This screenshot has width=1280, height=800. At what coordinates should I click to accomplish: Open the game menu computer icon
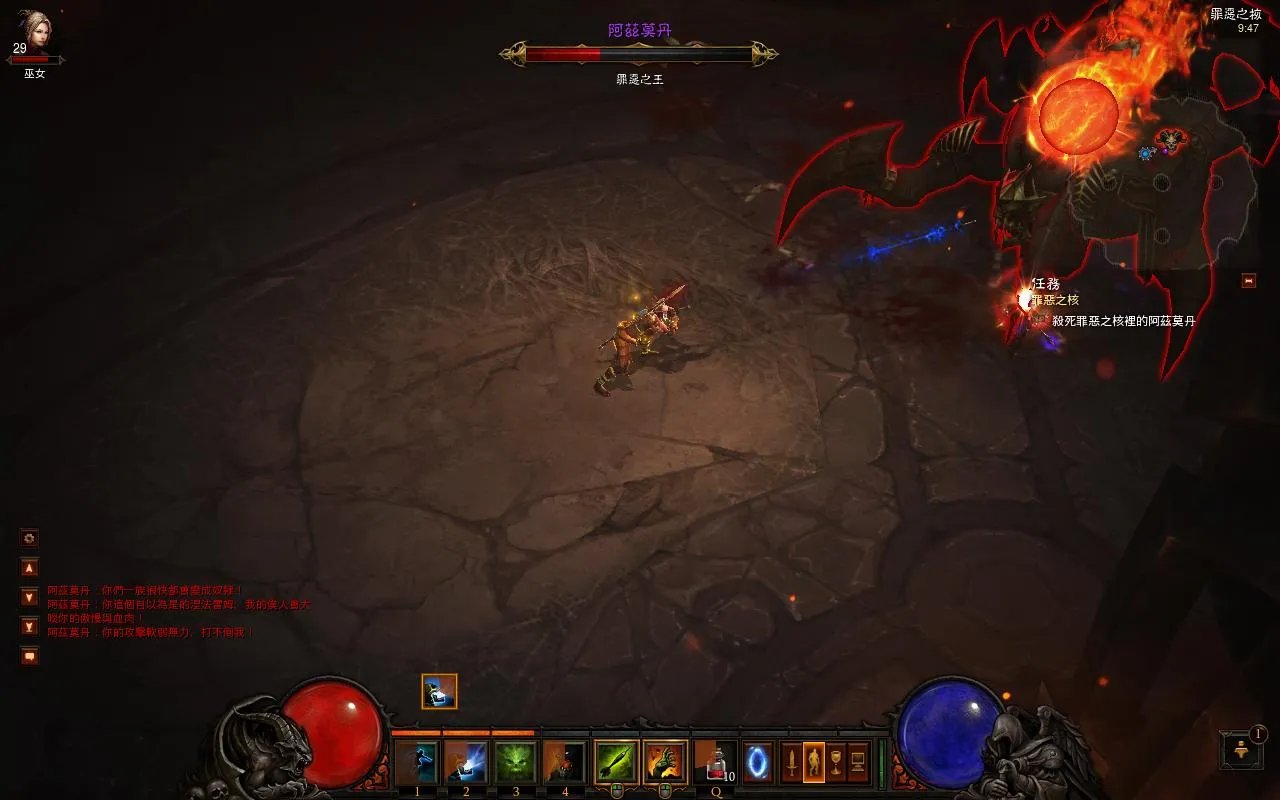858,763
